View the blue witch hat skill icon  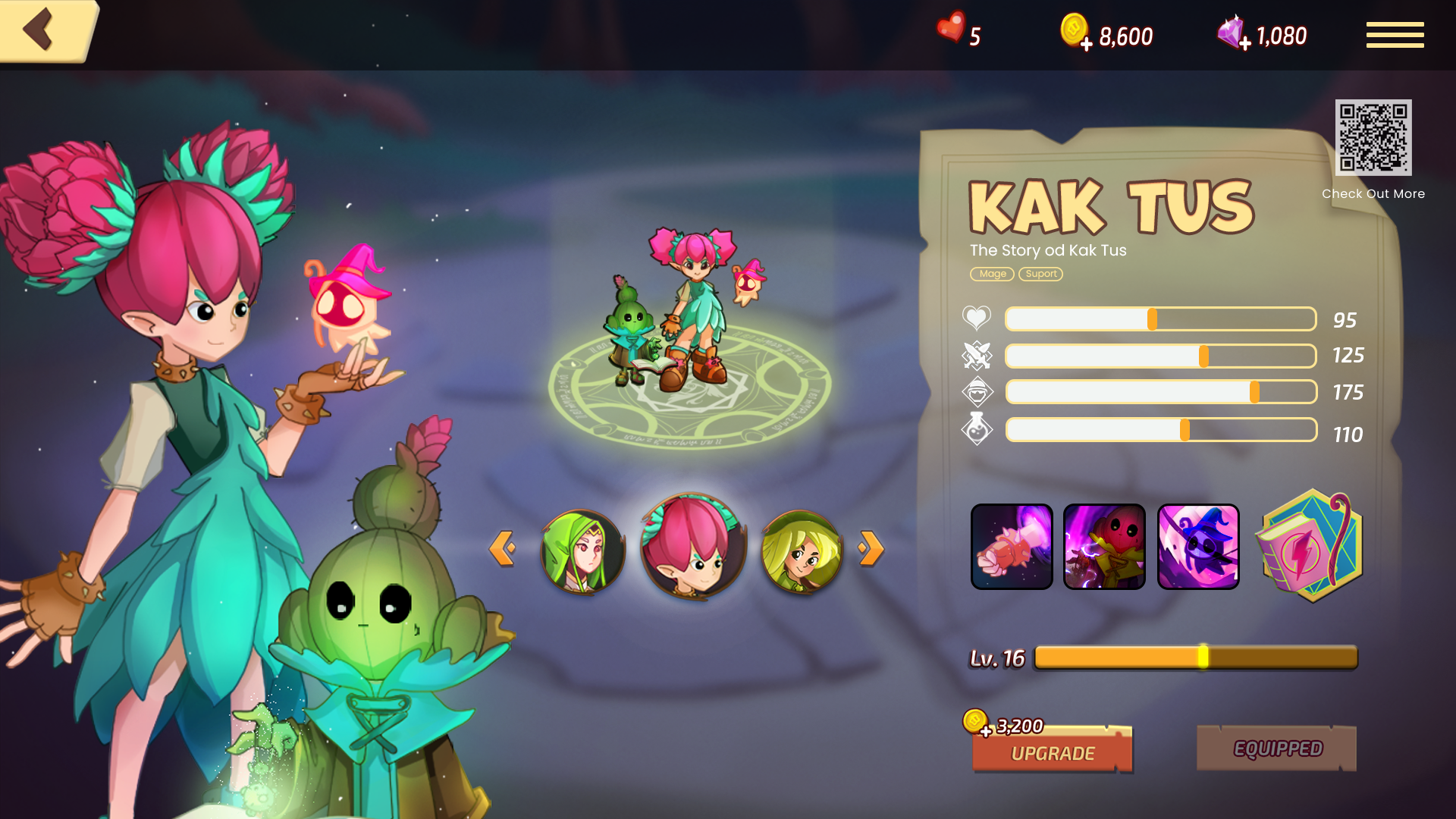click(x=1198, y=546)
